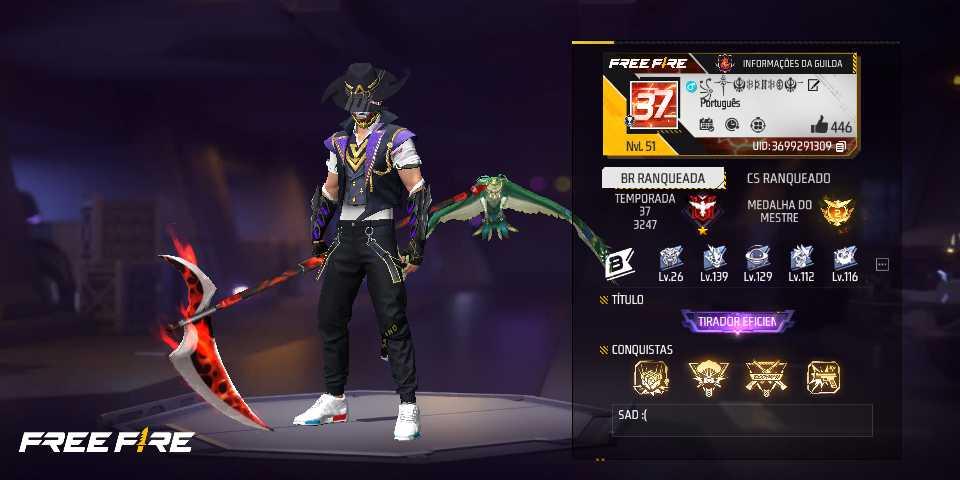Click the edit nickname pencil icon
The image size is (960, 480).
tap(813, 84)
